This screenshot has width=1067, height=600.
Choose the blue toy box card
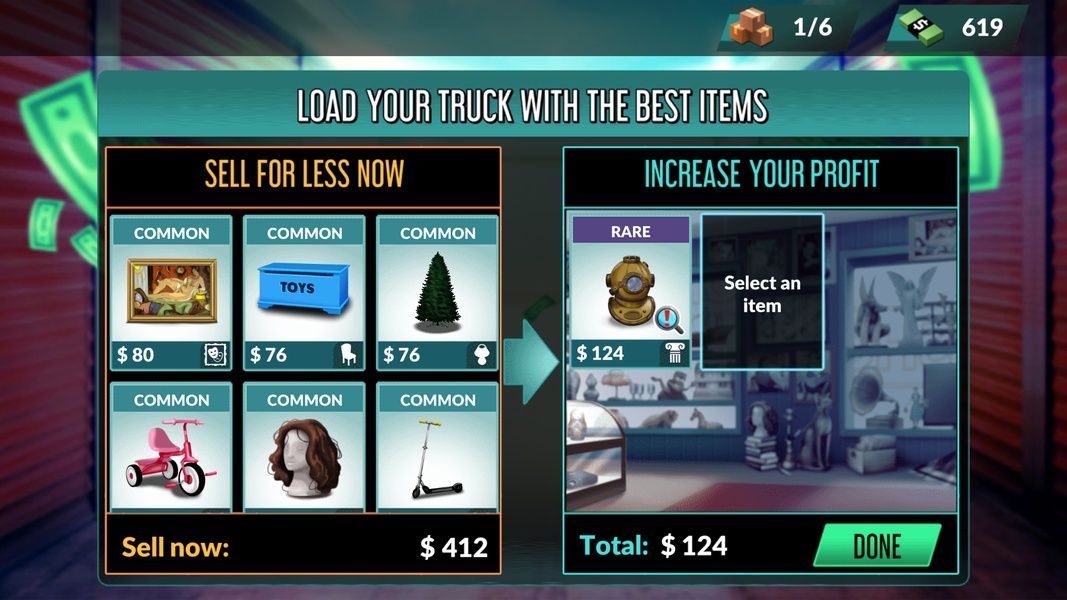click(x=304, y=291)
